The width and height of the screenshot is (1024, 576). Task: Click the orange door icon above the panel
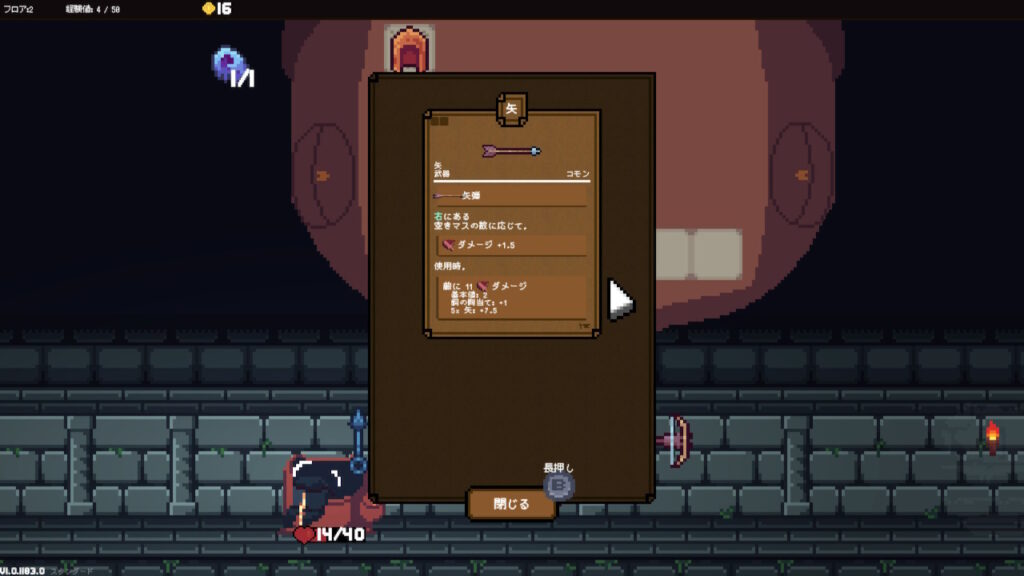(x=409, y=48)
